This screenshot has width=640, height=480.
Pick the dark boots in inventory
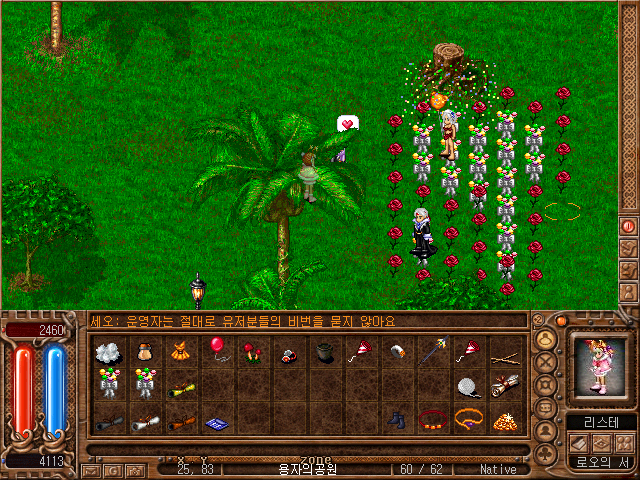(396, 420)
